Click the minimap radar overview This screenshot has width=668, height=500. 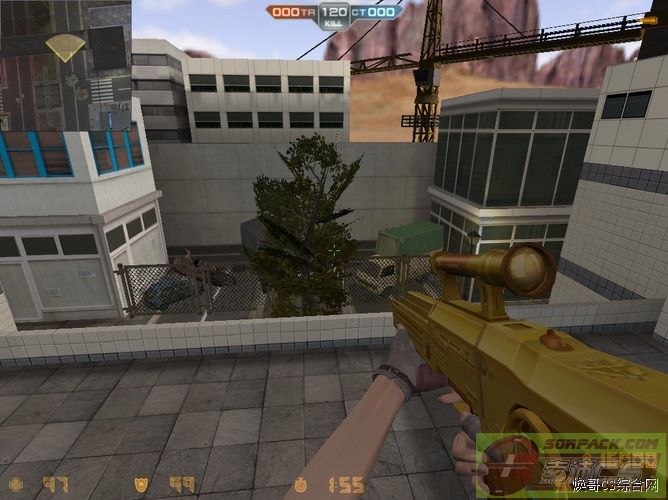pos(66,66)
